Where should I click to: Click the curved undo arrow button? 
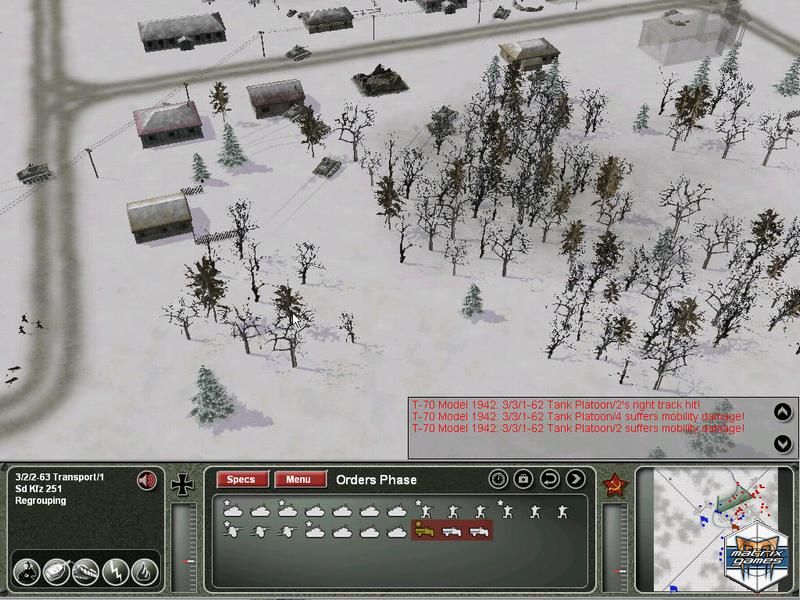coord(549,480)
